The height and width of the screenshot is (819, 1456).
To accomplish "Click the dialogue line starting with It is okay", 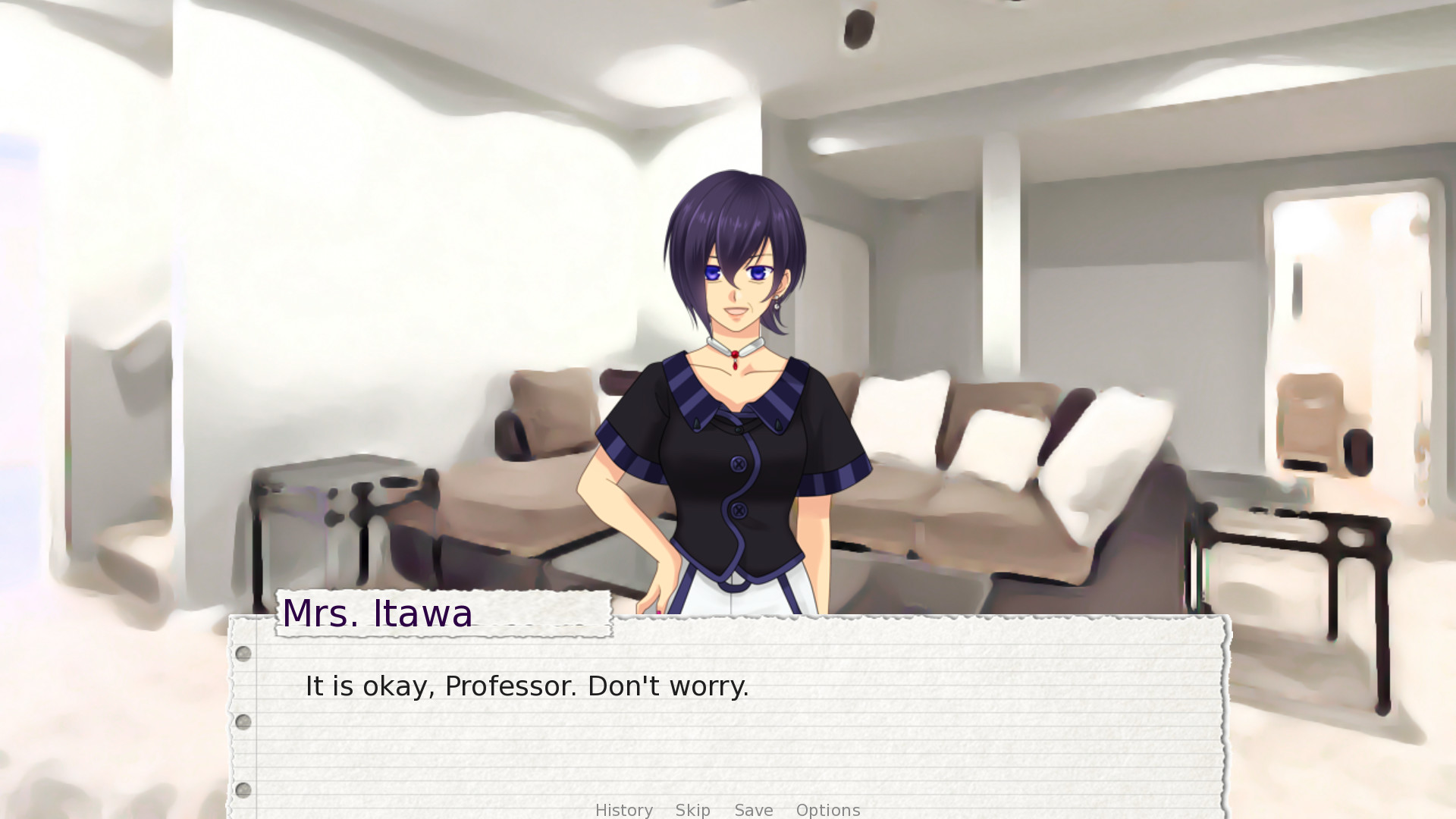I will point(526,686).
